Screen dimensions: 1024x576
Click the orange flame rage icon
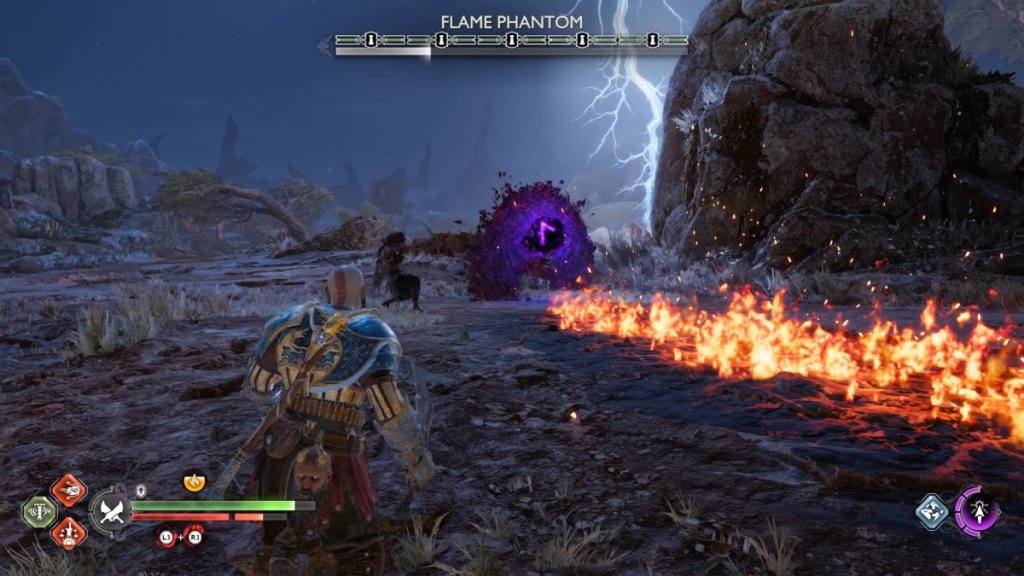pyautogui.click(x=193, y=483)
